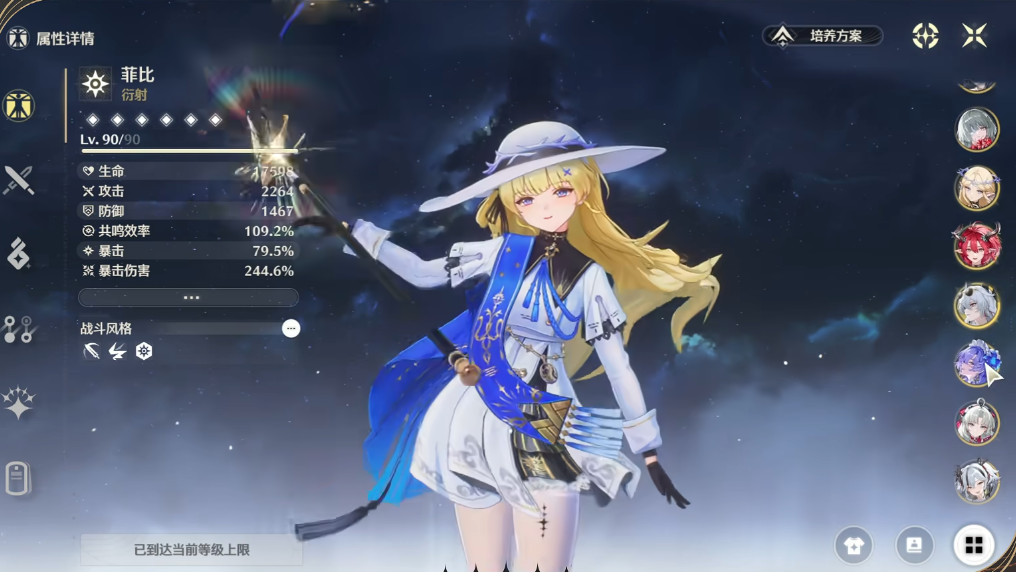Click the 衍射 sun element icon beside 菲比
1016x572 pixels.
coord(96,84)
